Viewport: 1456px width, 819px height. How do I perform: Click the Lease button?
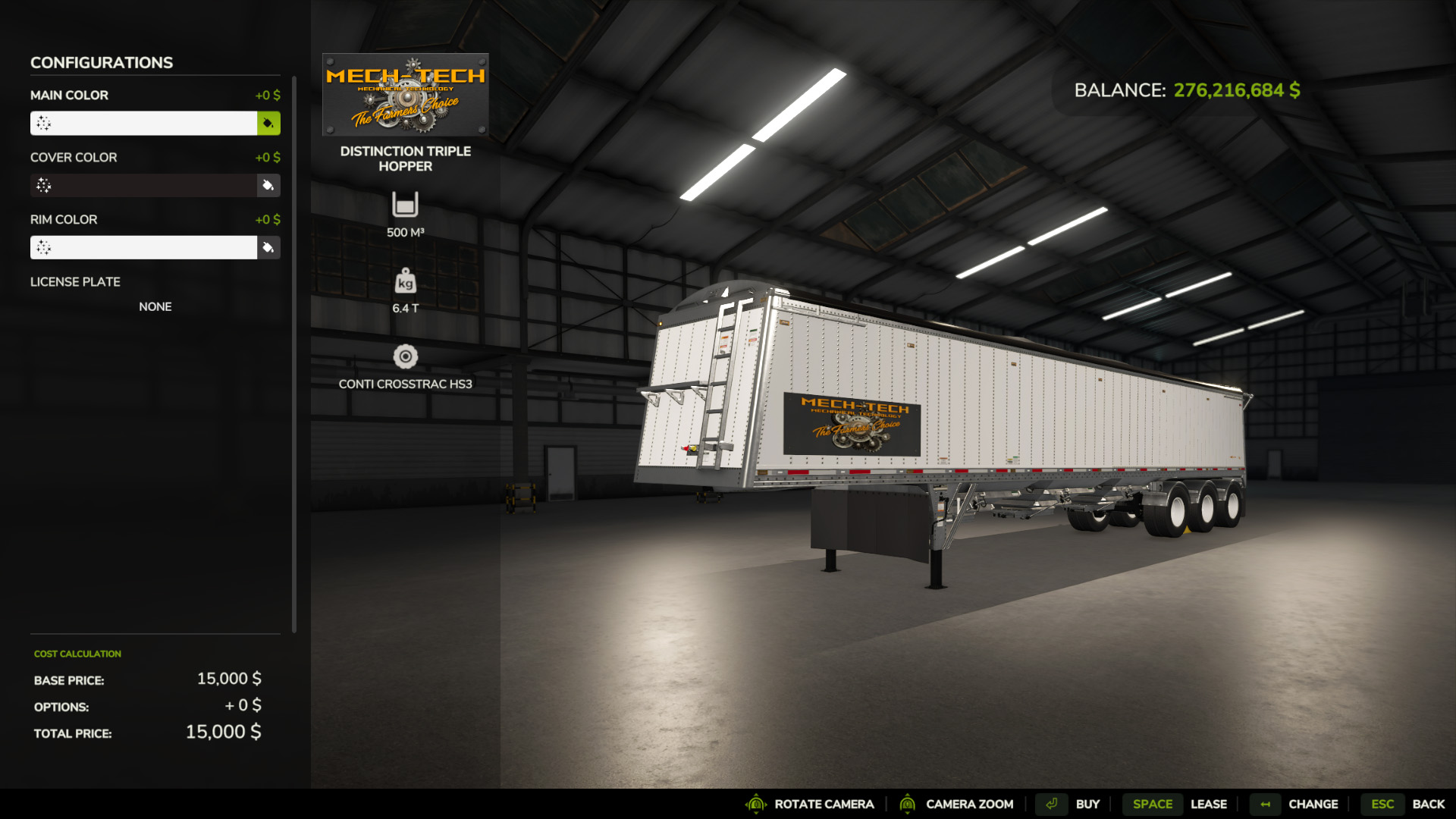1209,804
